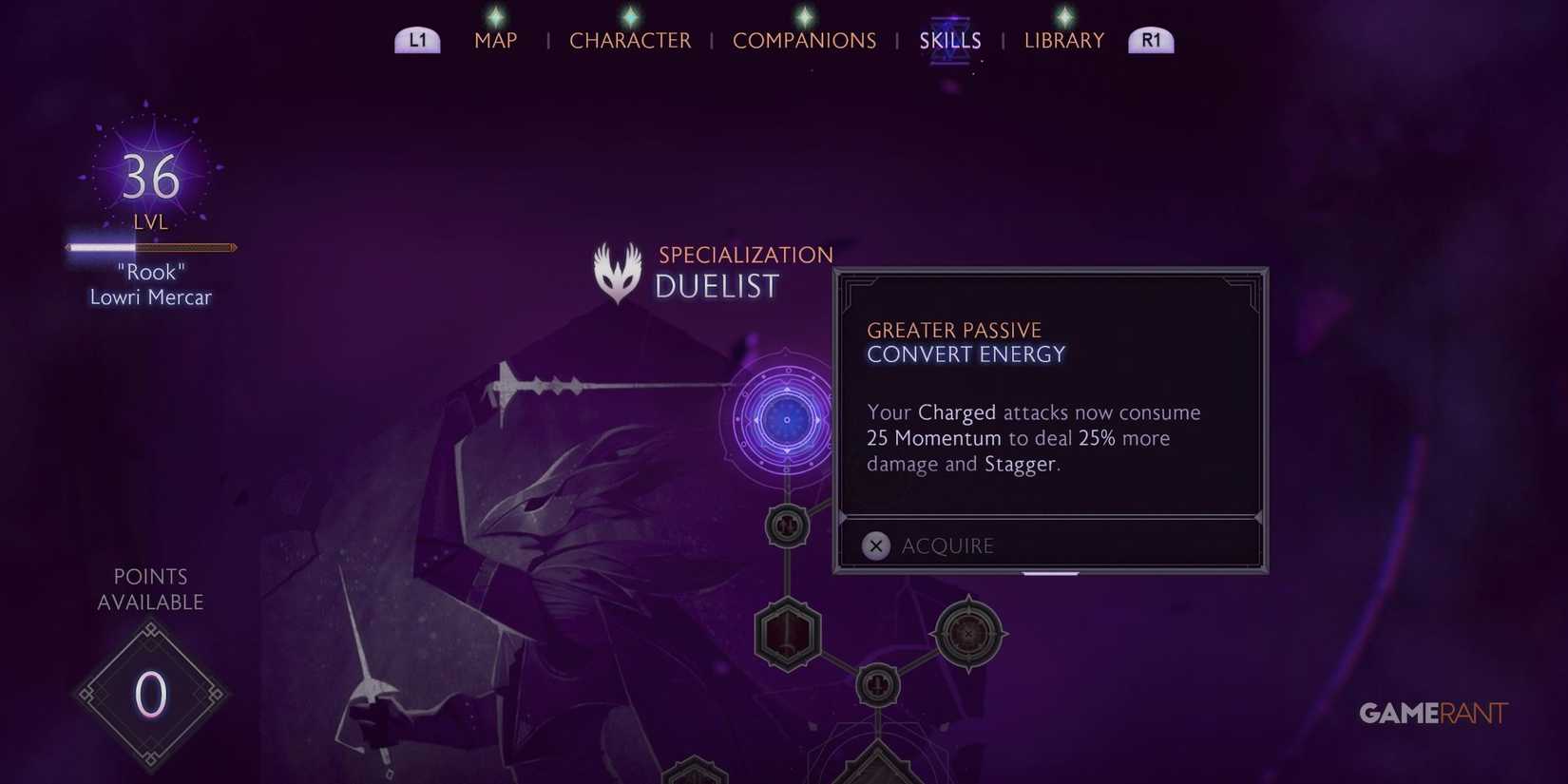This screenshot has width=1568, height=784.
Task: Click the GameRant watermark link
Action: [1433, 713]
